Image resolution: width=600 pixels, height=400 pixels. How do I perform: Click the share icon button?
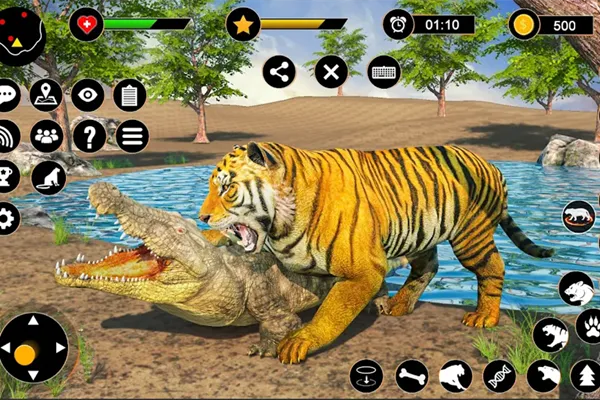[279, 72]
